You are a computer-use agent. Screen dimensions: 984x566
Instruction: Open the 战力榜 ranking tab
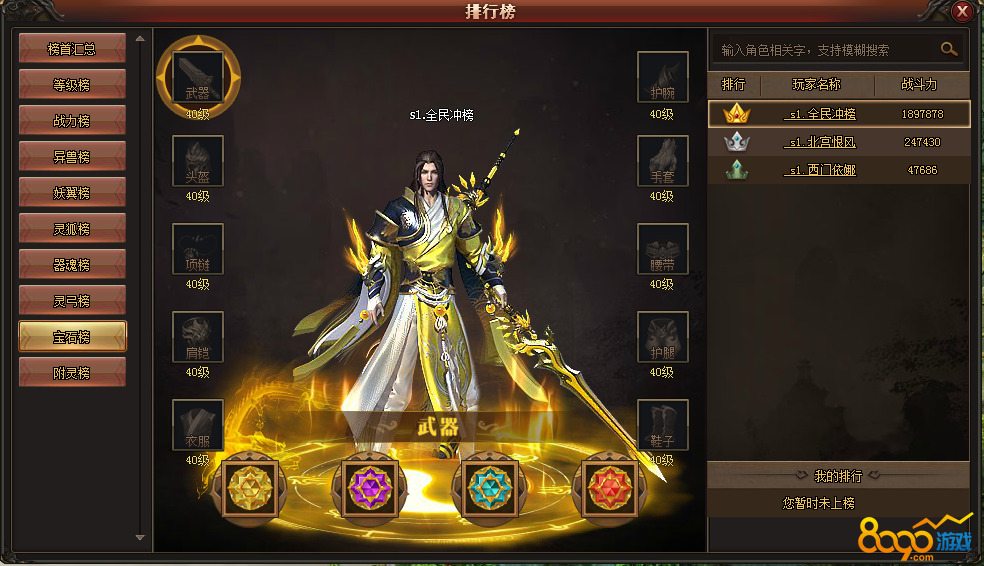click(x=72, y=120)
